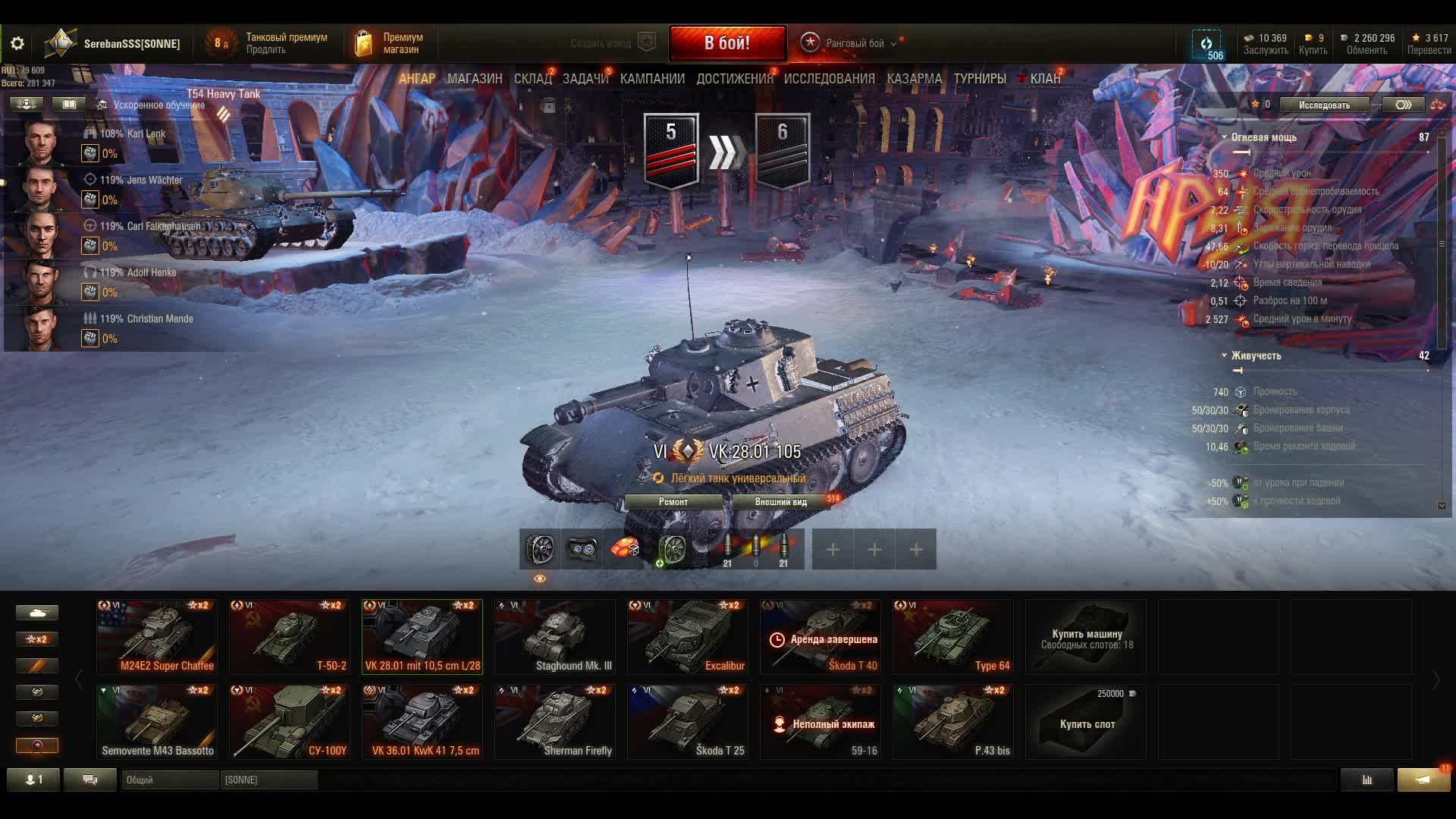Click the Исследовать research button
The image size is (1456, 819).
(x=1324, y=105)
